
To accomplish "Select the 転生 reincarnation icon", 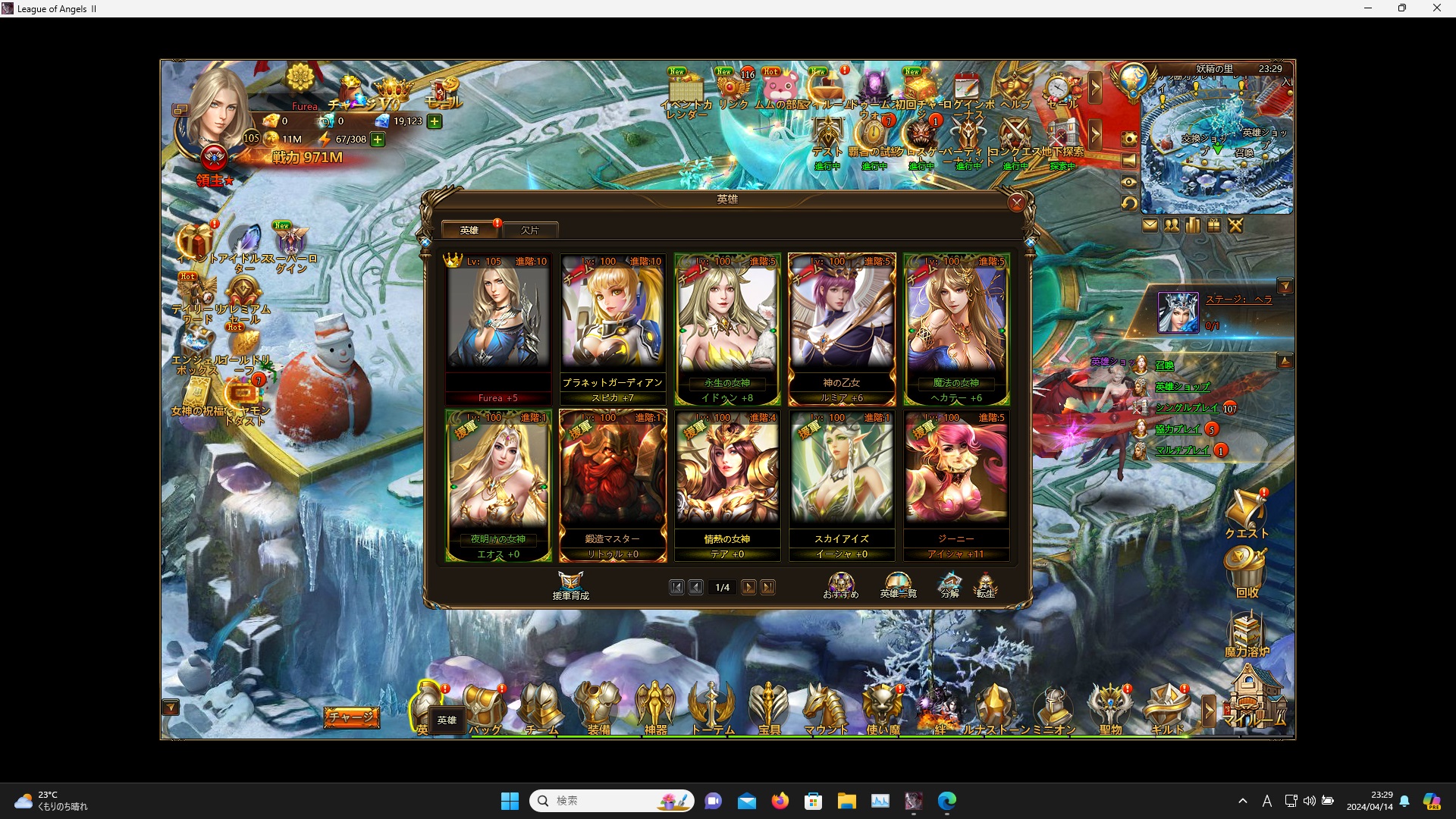I will [987, 585].
